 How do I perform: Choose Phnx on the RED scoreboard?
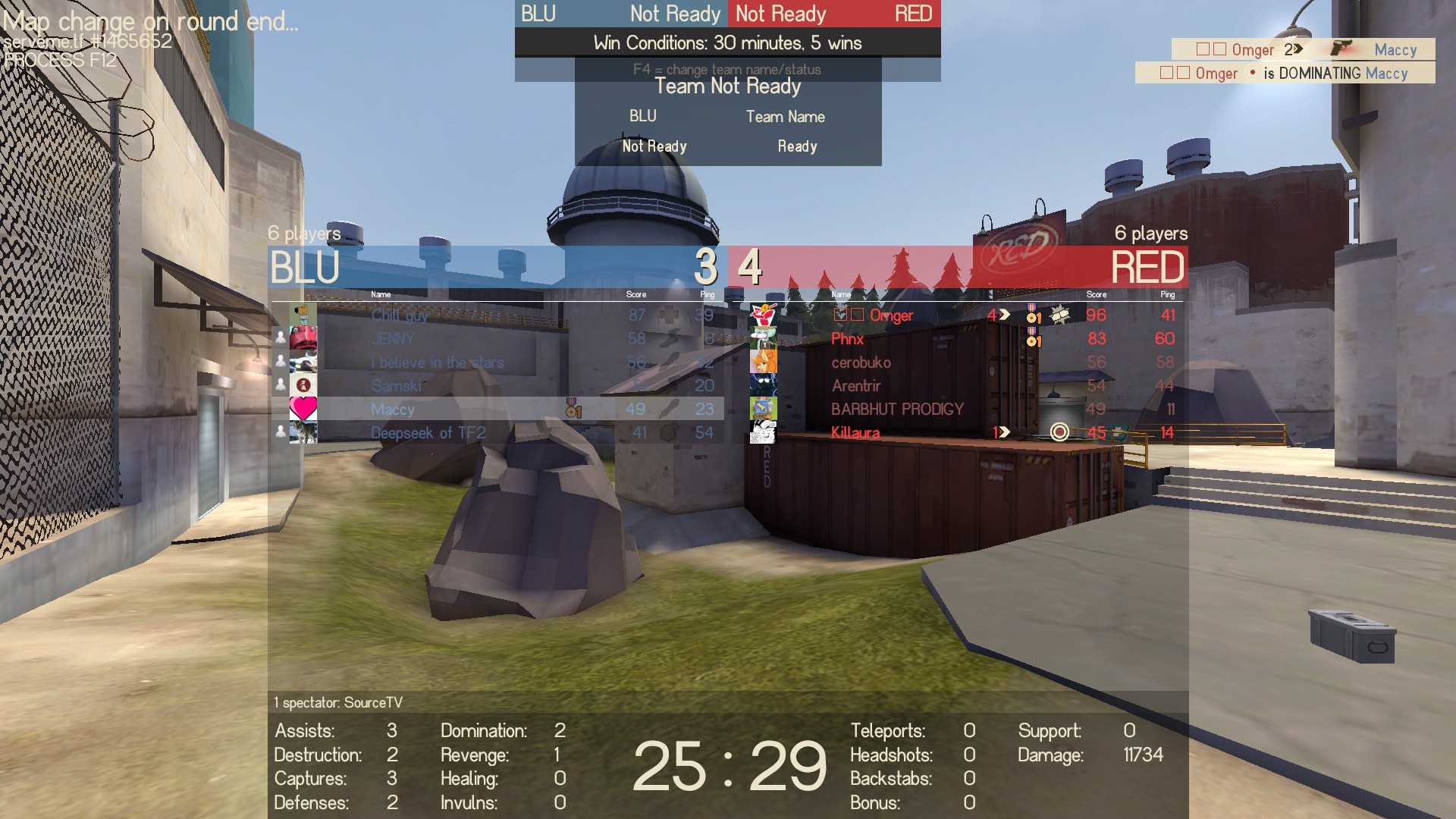[847, 339]
